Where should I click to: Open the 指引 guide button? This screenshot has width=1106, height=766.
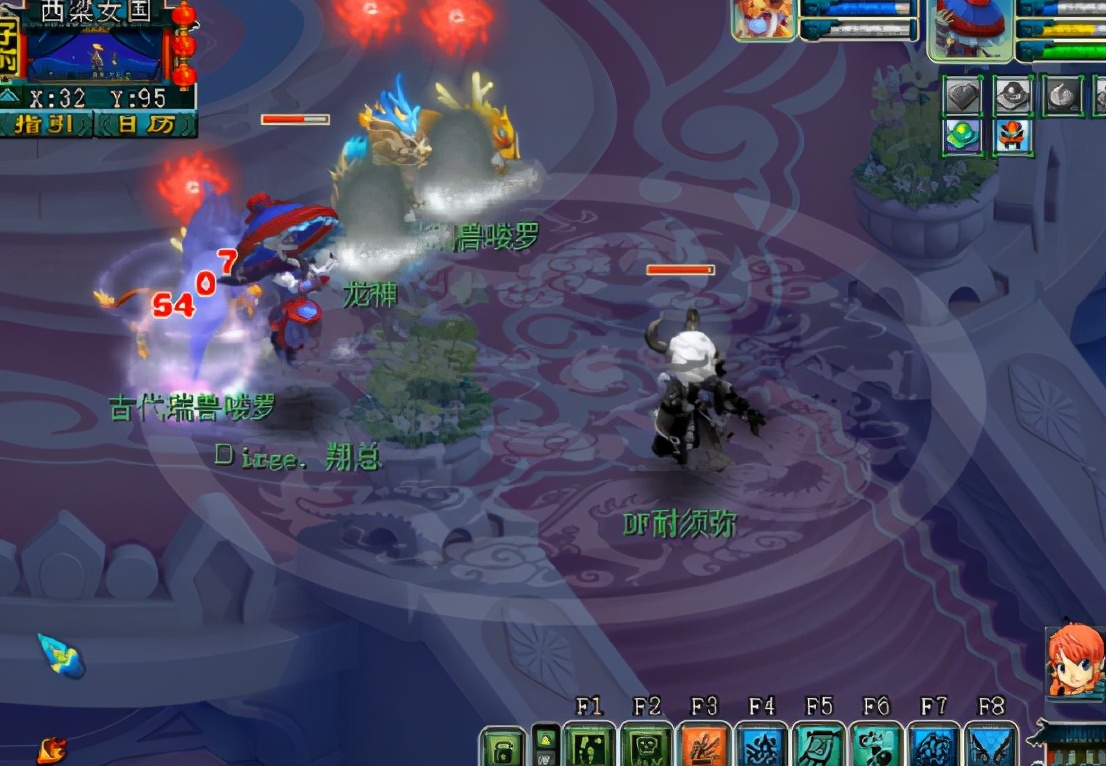click(x=46, y=125)
